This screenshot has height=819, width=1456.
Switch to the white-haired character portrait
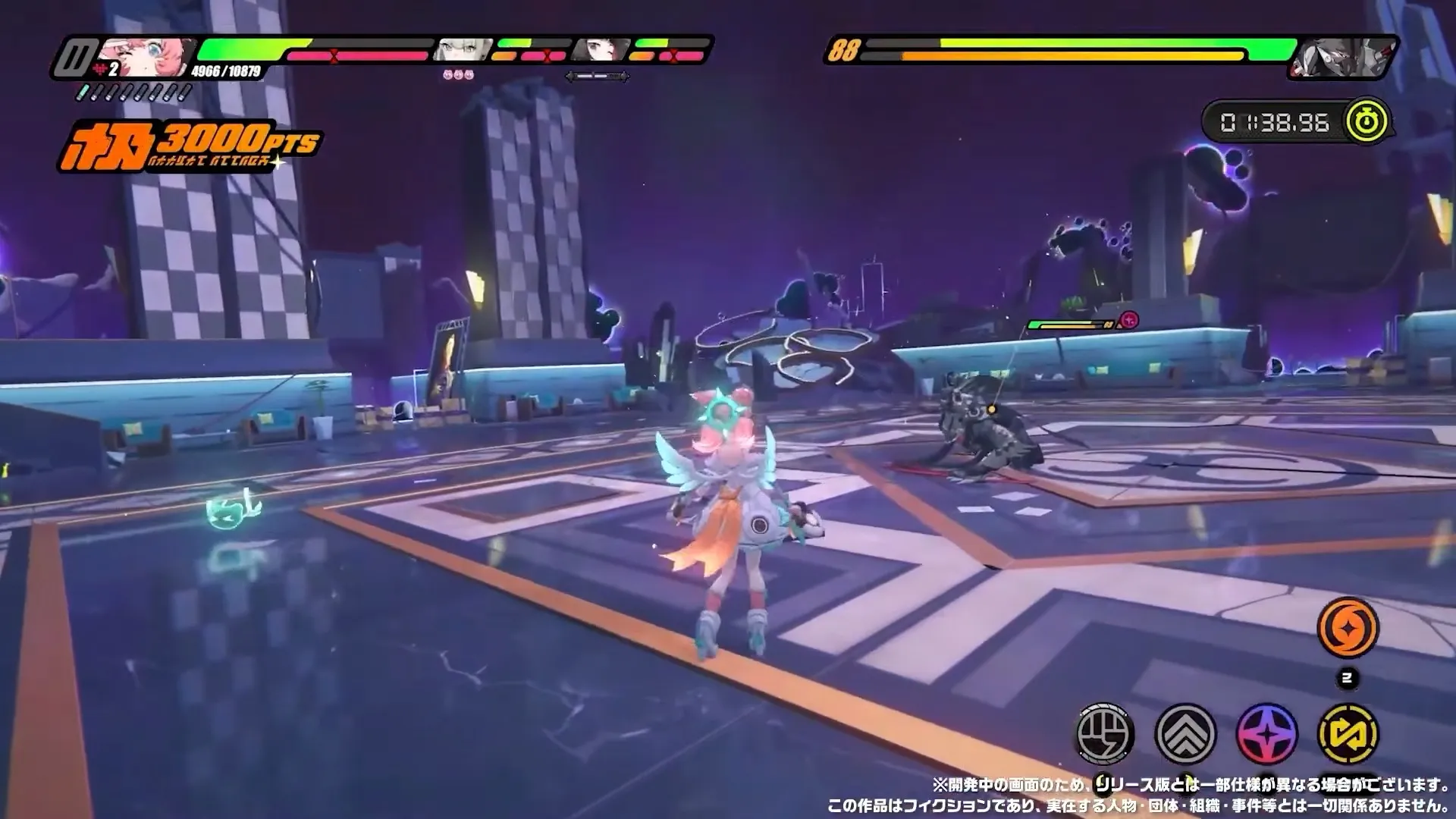pyautogui.click(x=462, y=49)
